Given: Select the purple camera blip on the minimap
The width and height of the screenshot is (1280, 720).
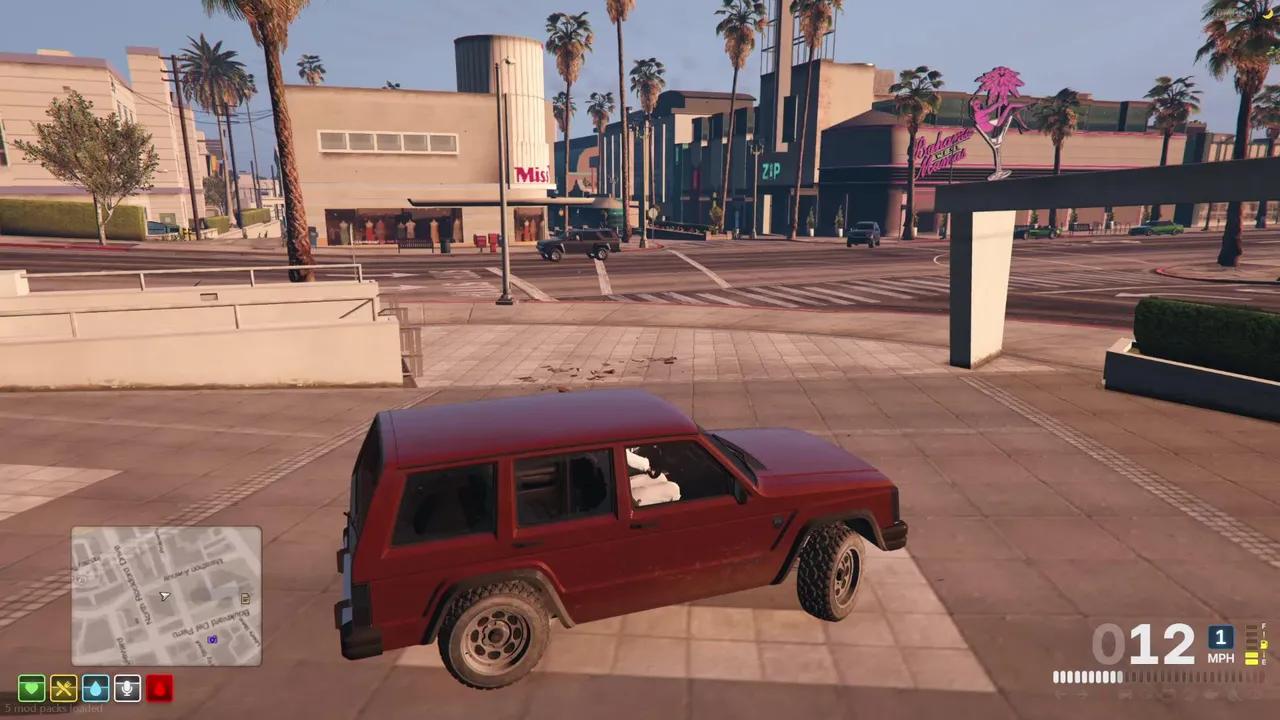Looking at the screenshot, I should (x=212, y=639).
